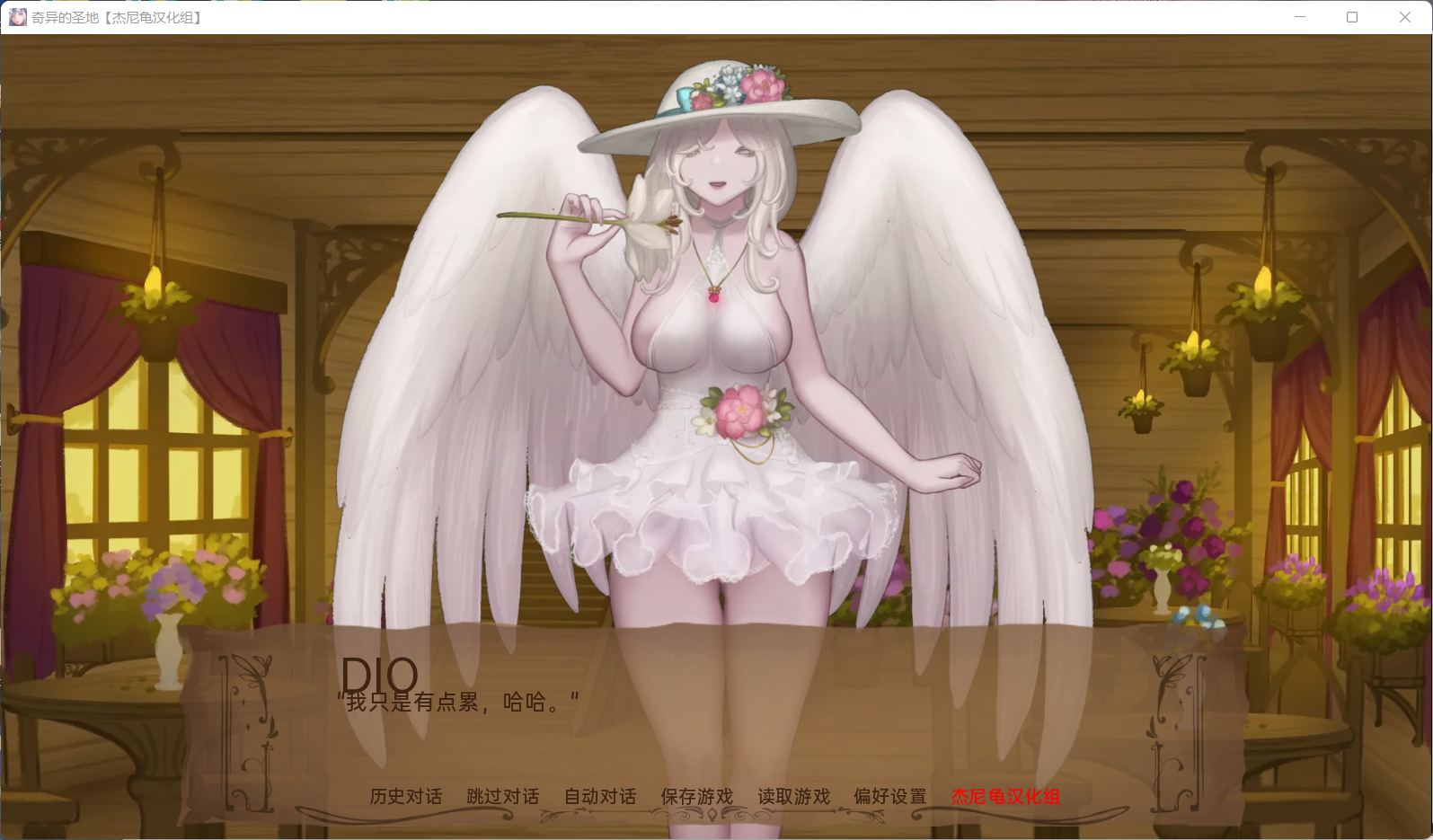Reopen past lines via history button
This screenshot has height=840, width=1433.
pos(405,796)
